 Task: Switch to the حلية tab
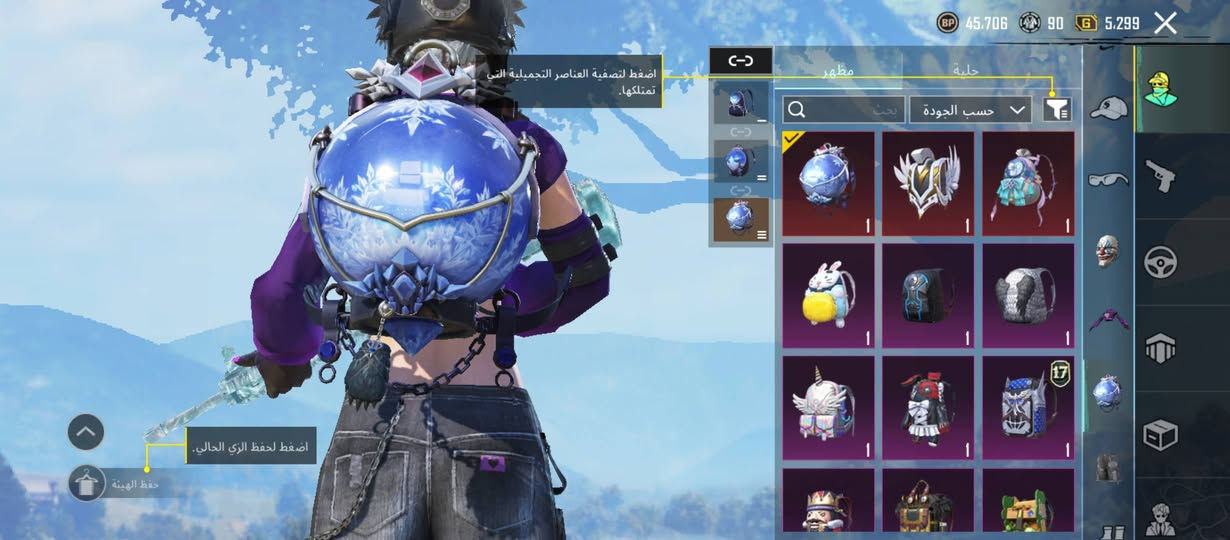965,71
